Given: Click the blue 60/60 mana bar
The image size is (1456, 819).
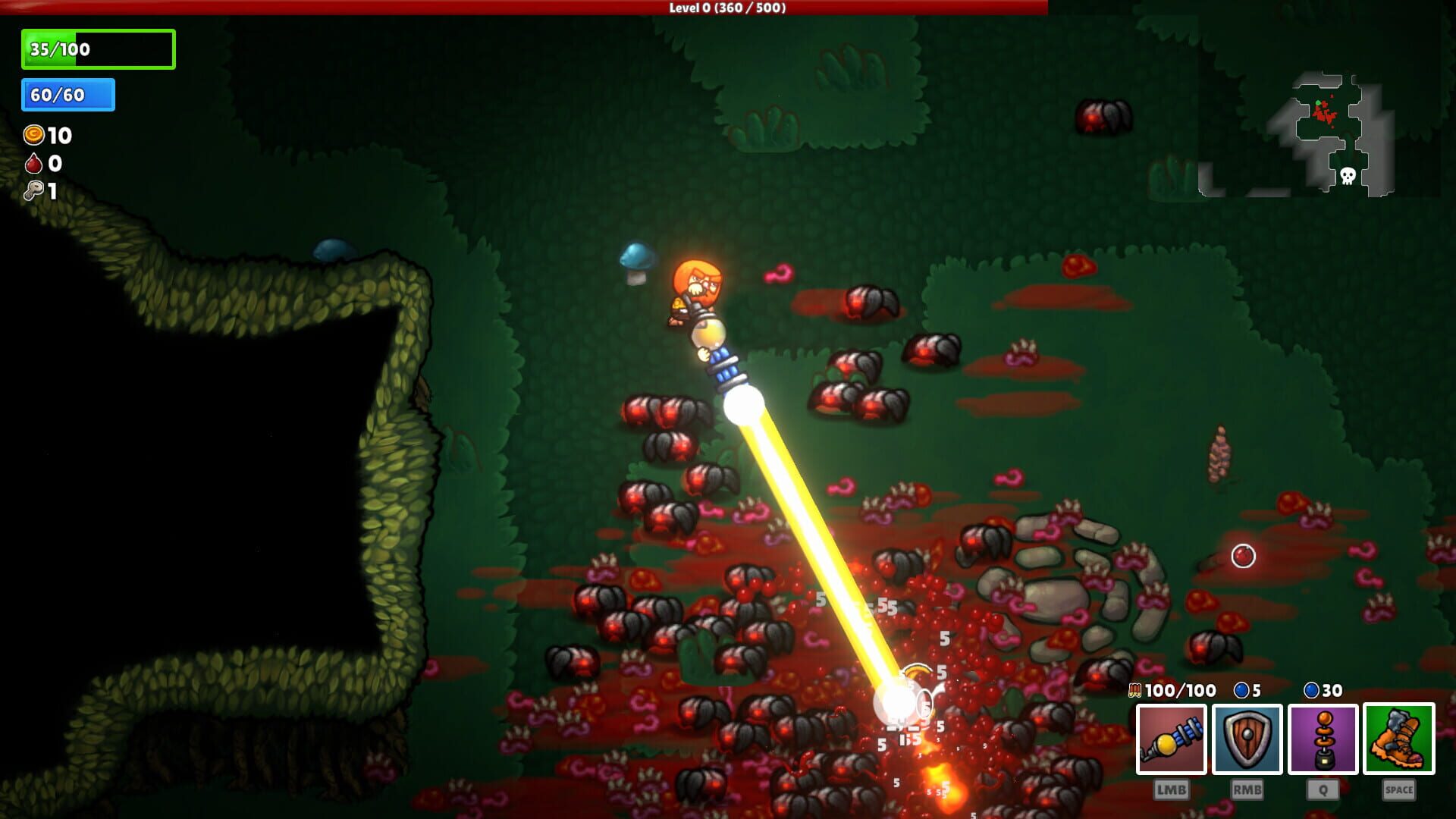Looking at the screenshot, I should coord(67,96).
